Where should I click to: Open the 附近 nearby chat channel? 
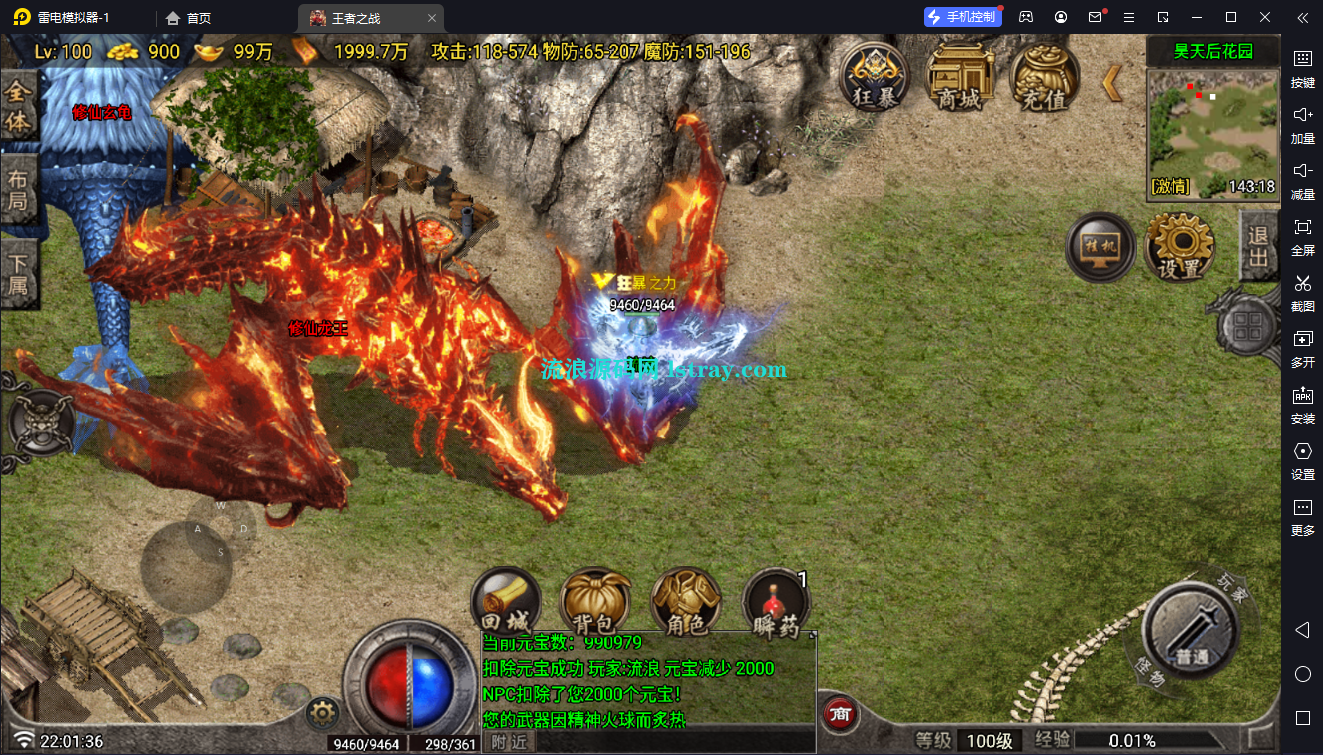pos(509,742)
